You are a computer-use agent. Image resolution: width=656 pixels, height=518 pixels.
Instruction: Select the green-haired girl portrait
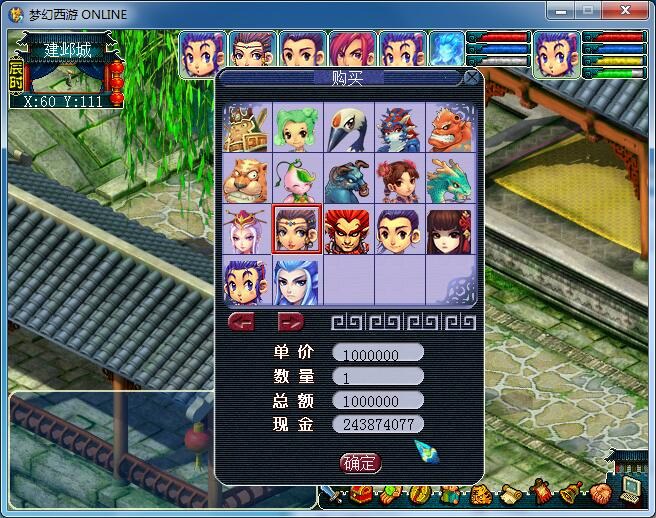[297, 127]
